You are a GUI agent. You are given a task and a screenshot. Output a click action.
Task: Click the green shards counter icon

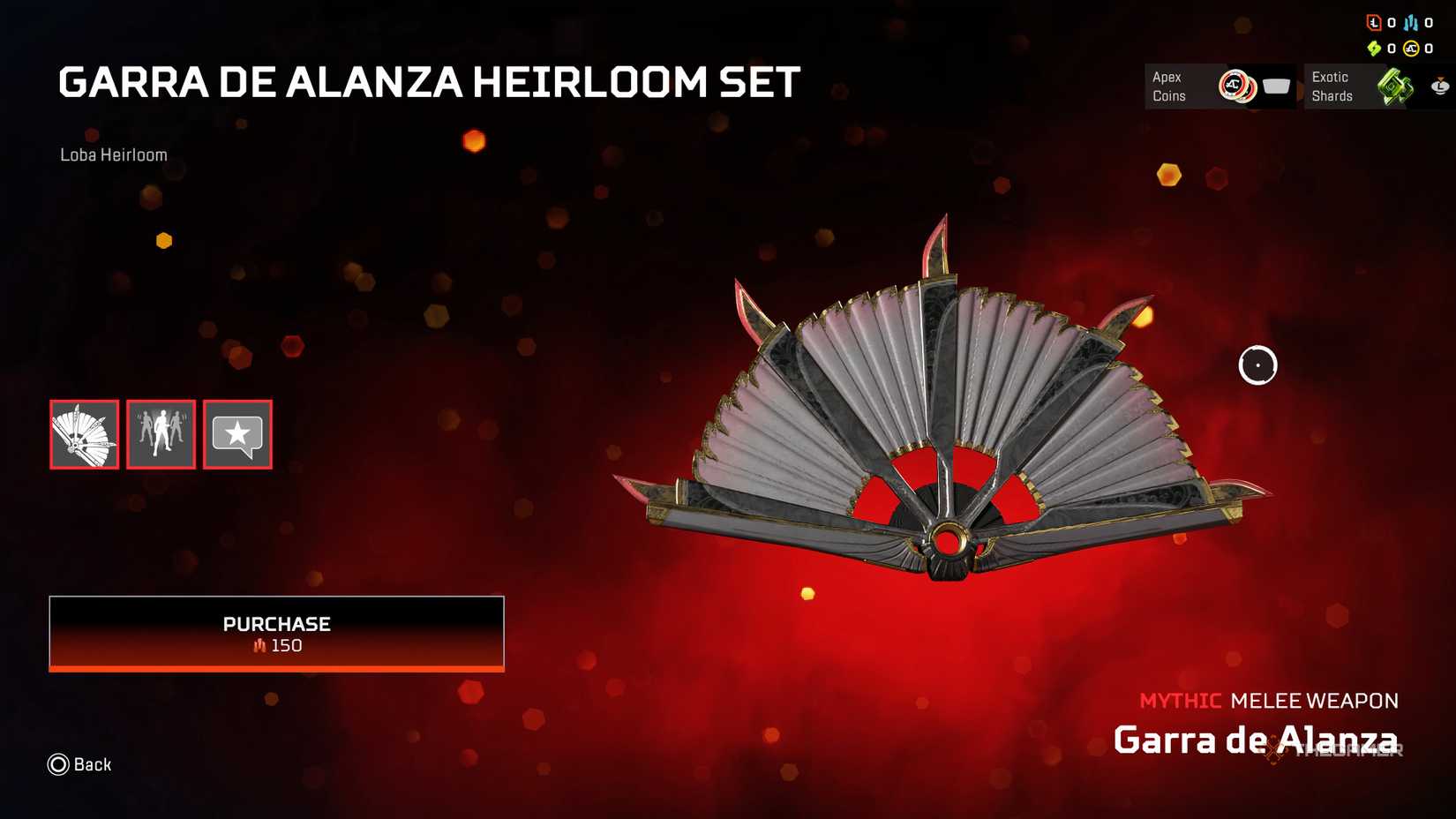[1376, 49]
